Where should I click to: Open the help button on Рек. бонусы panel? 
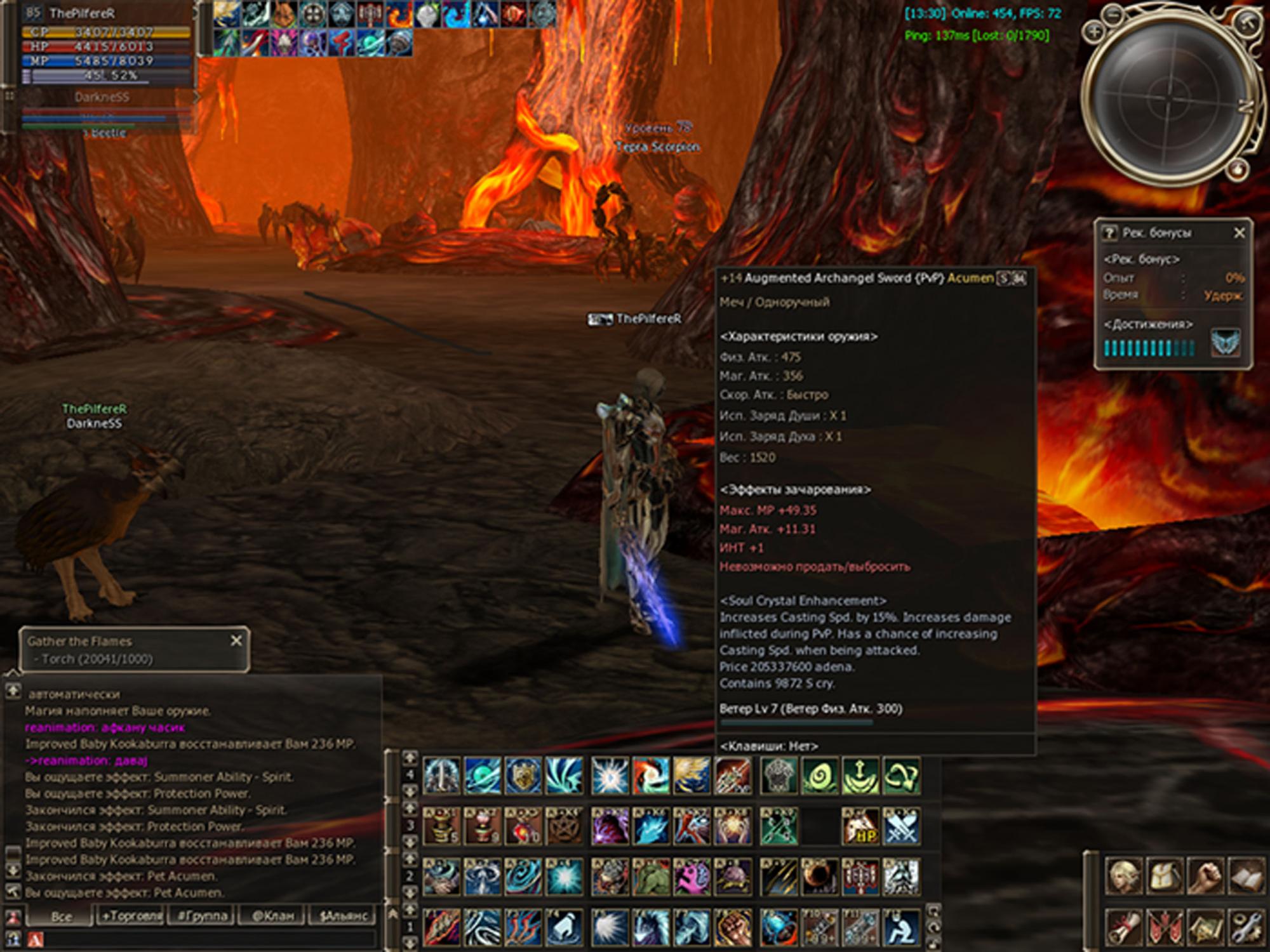(x=1109, y=233)
